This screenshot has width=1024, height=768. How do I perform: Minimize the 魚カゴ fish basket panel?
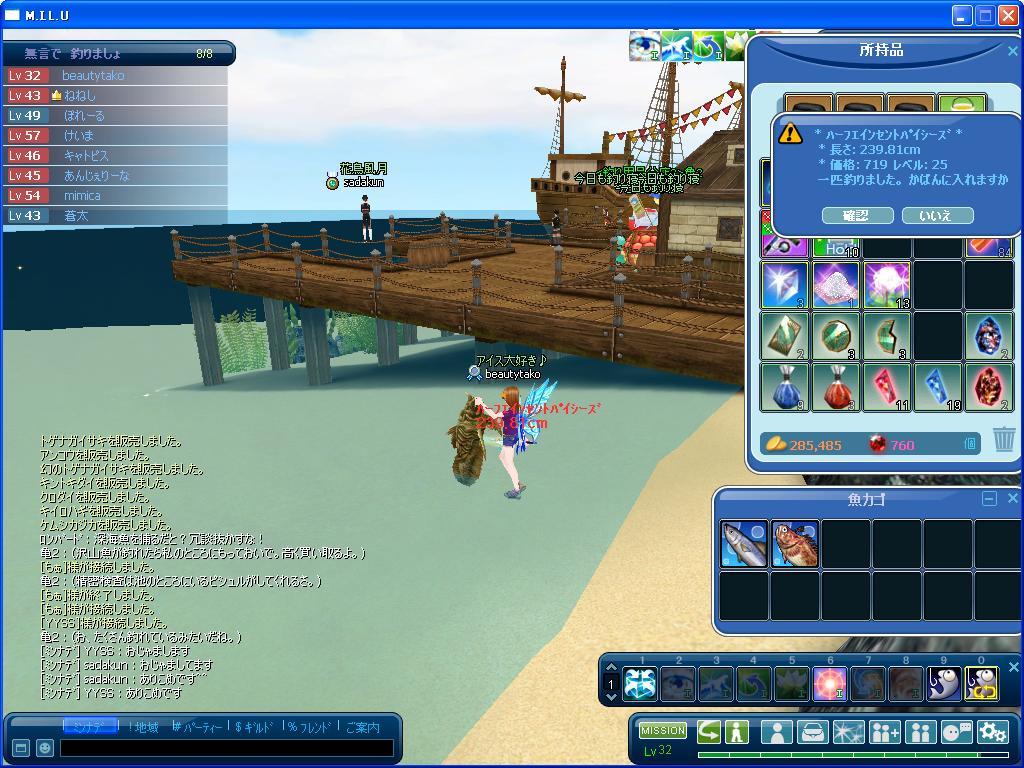coord(989,498)
